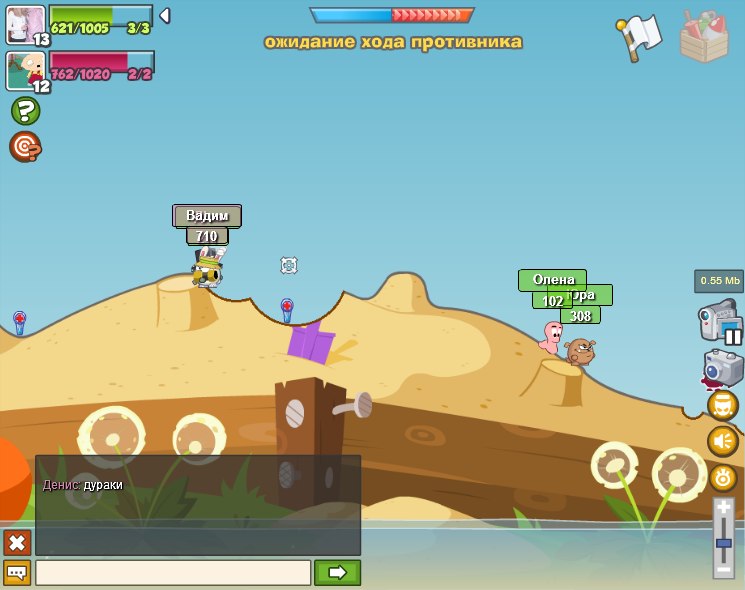Zoom out with the minus button

[x=723, y=569]
